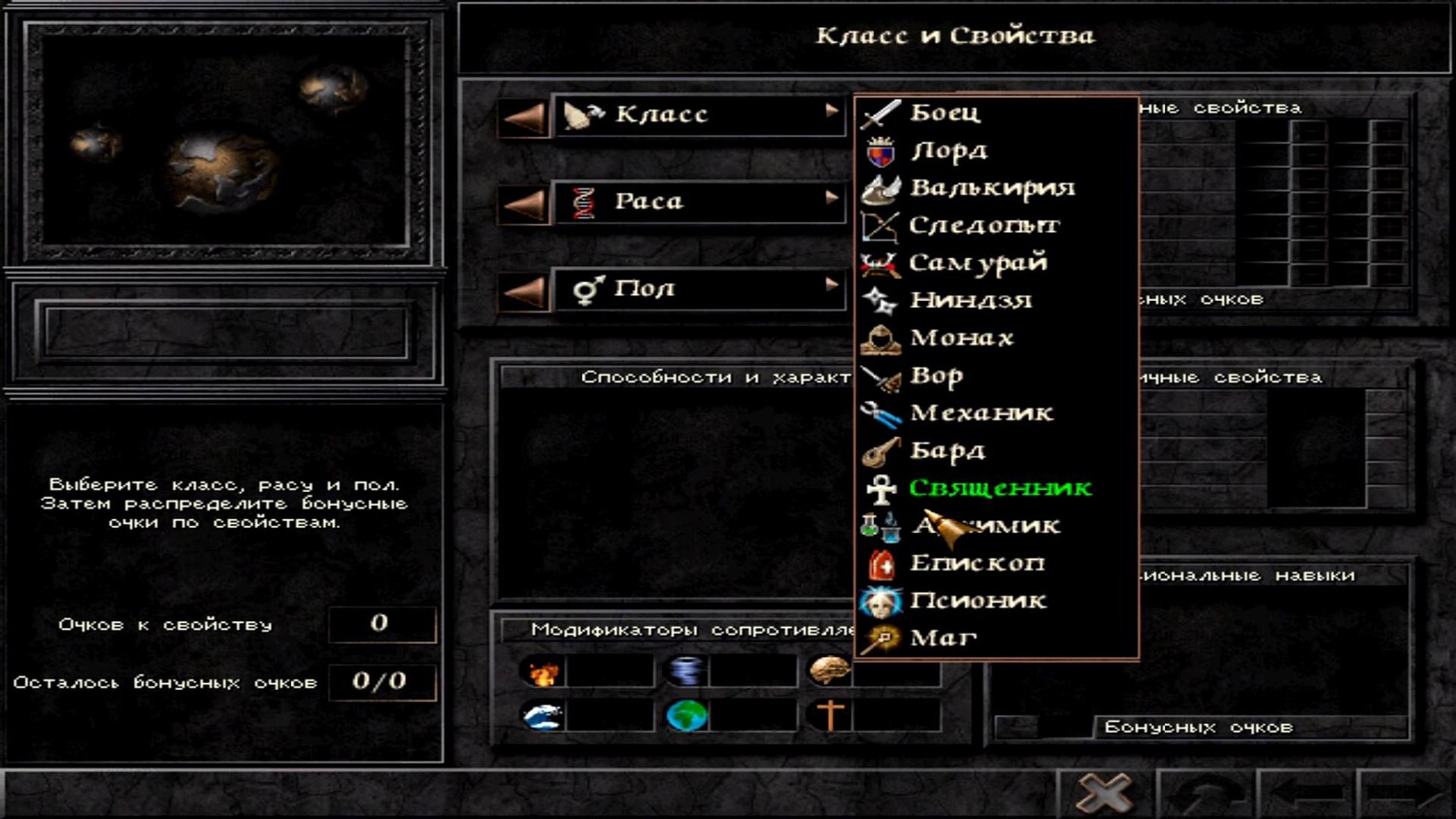
Task: Pick the Валькирия class entry
Action: coord(991,187)
